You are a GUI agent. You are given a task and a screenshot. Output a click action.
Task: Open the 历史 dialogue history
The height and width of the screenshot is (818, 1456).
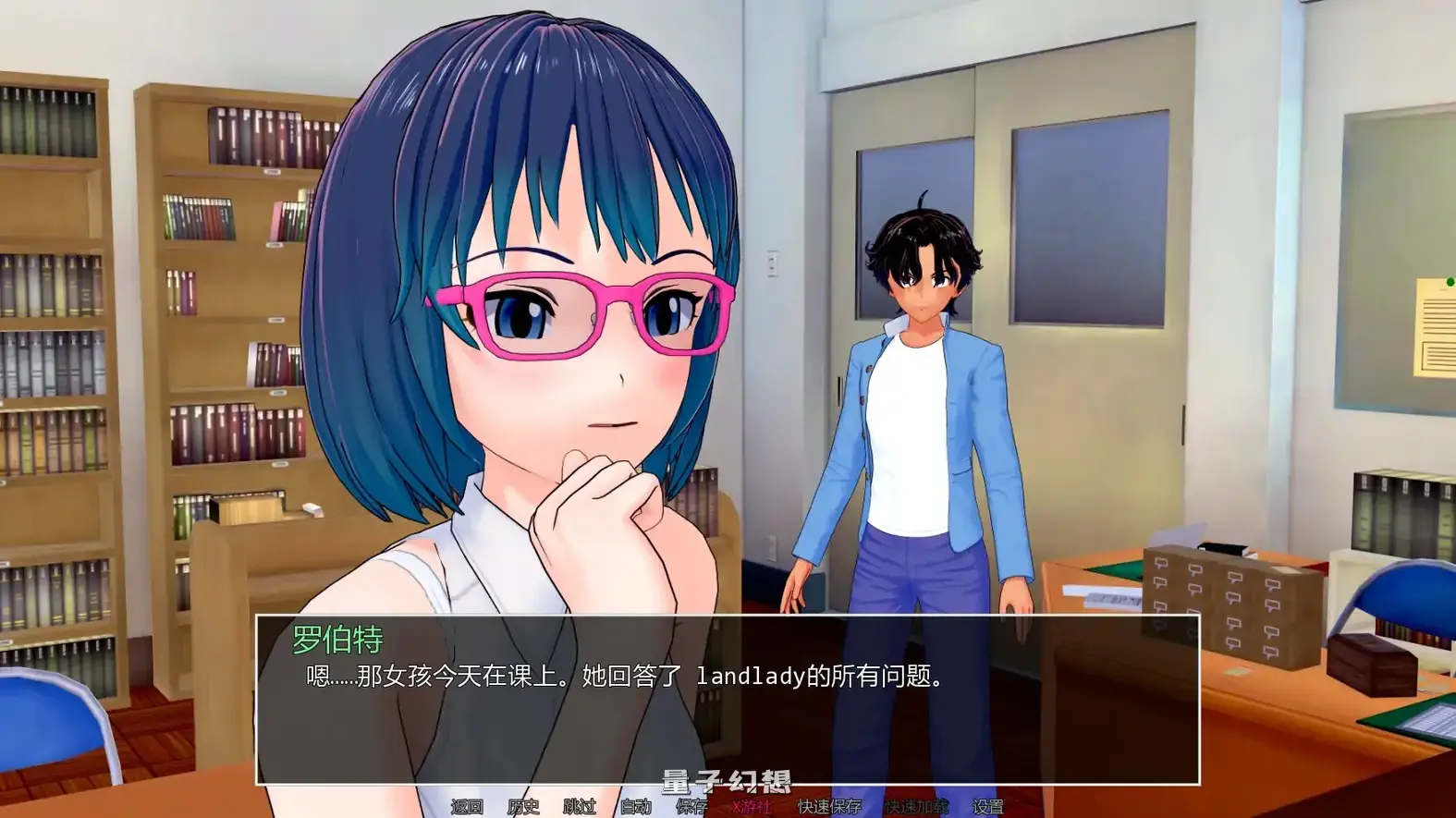(x=523, y=805)
